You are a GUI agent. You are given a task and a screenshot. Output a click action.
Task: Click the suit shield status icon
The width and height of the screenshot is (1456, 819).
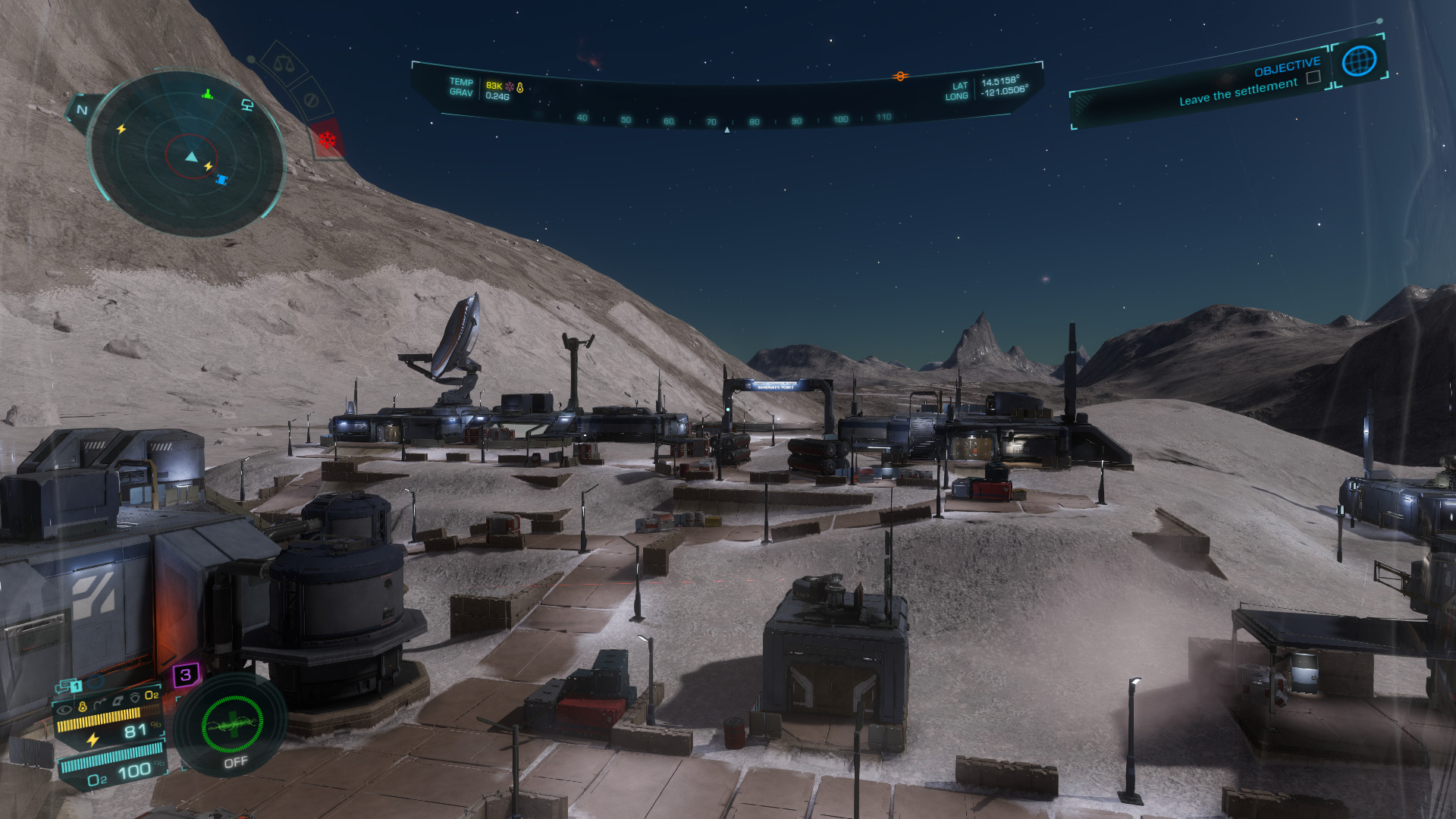point(134,697)
